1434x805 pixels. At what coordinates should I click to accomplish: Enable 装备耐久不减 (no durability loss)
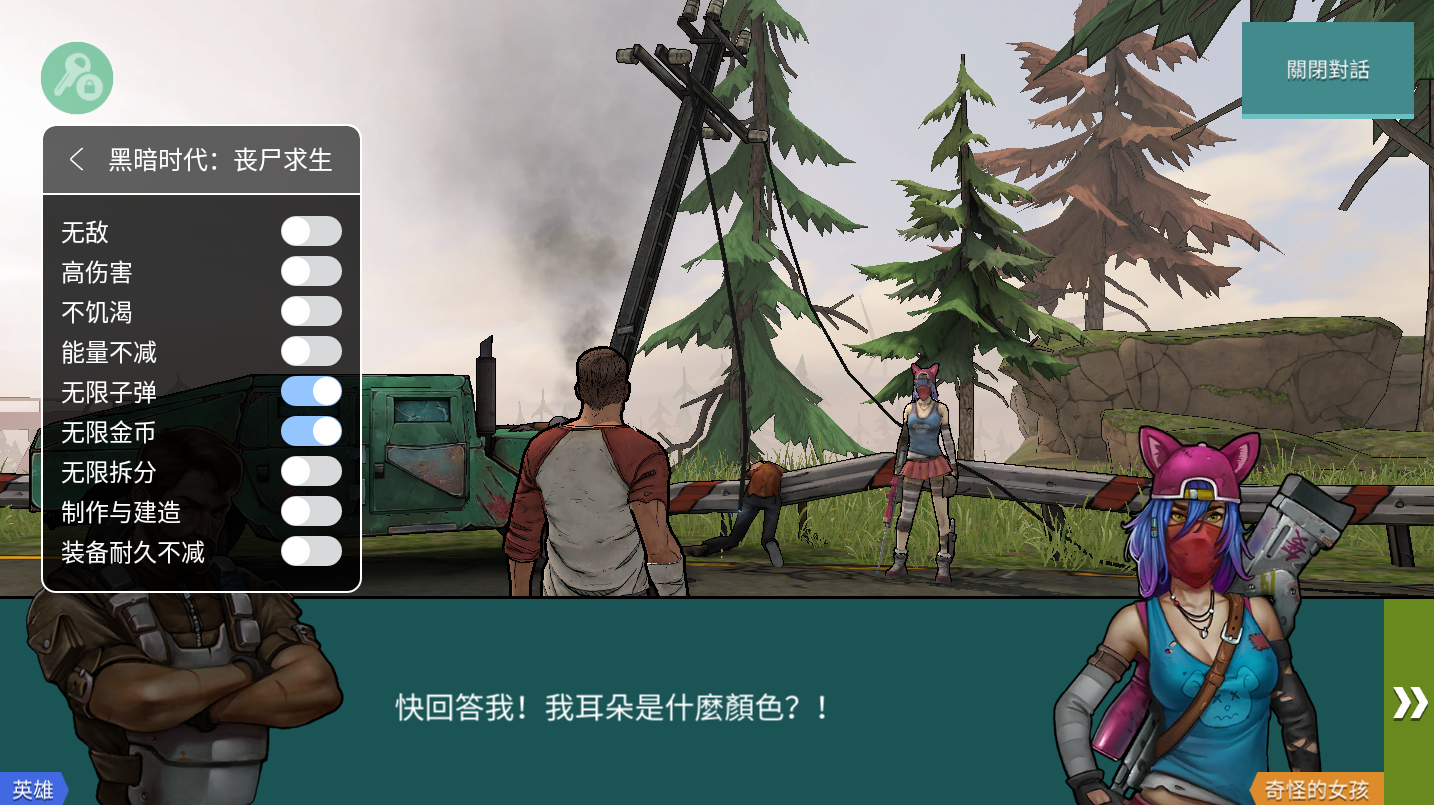coord(311,551)
